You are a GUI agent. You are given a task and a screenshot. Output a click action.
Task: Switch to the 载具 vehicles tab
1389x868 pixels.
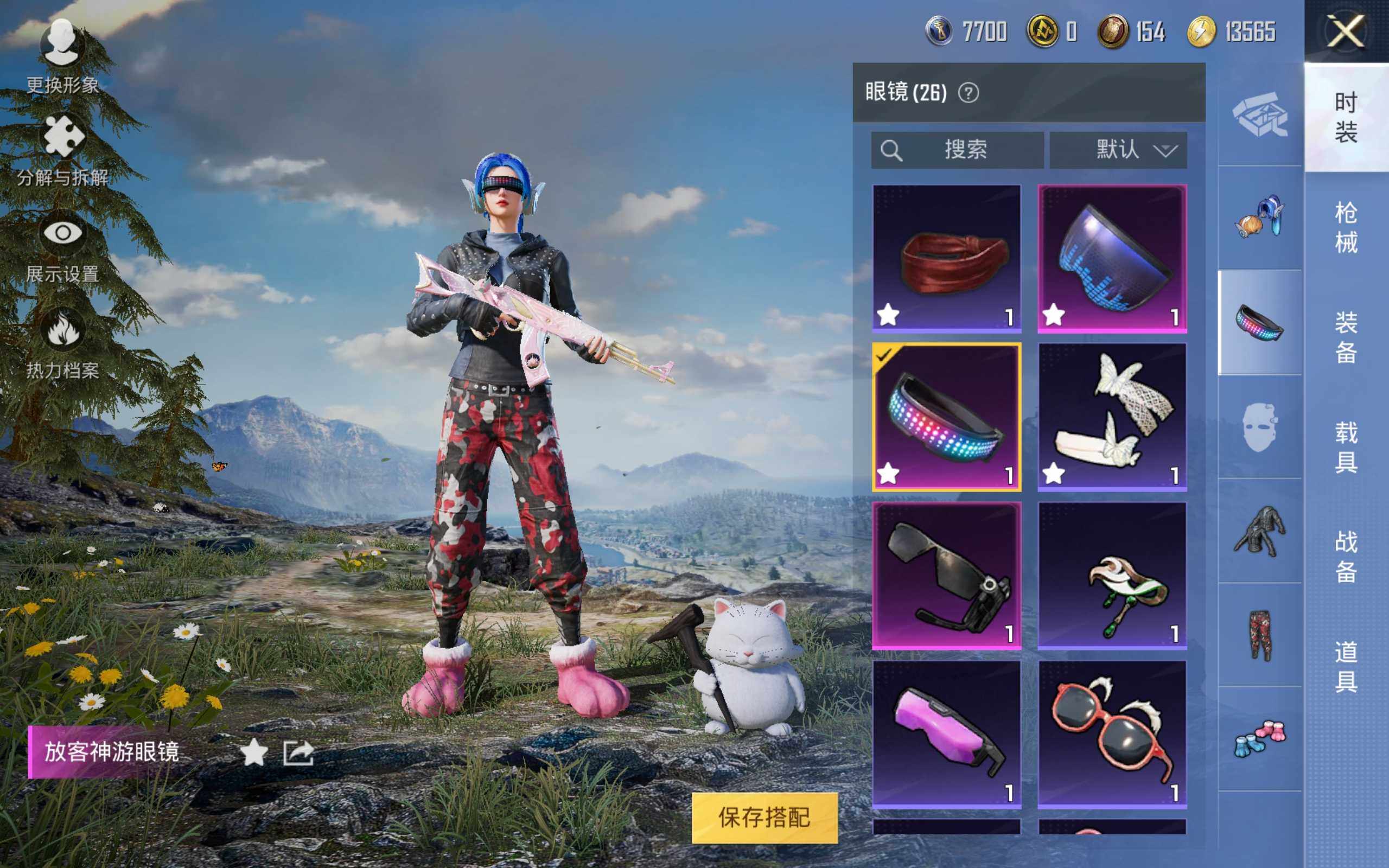coord(1346,446)
